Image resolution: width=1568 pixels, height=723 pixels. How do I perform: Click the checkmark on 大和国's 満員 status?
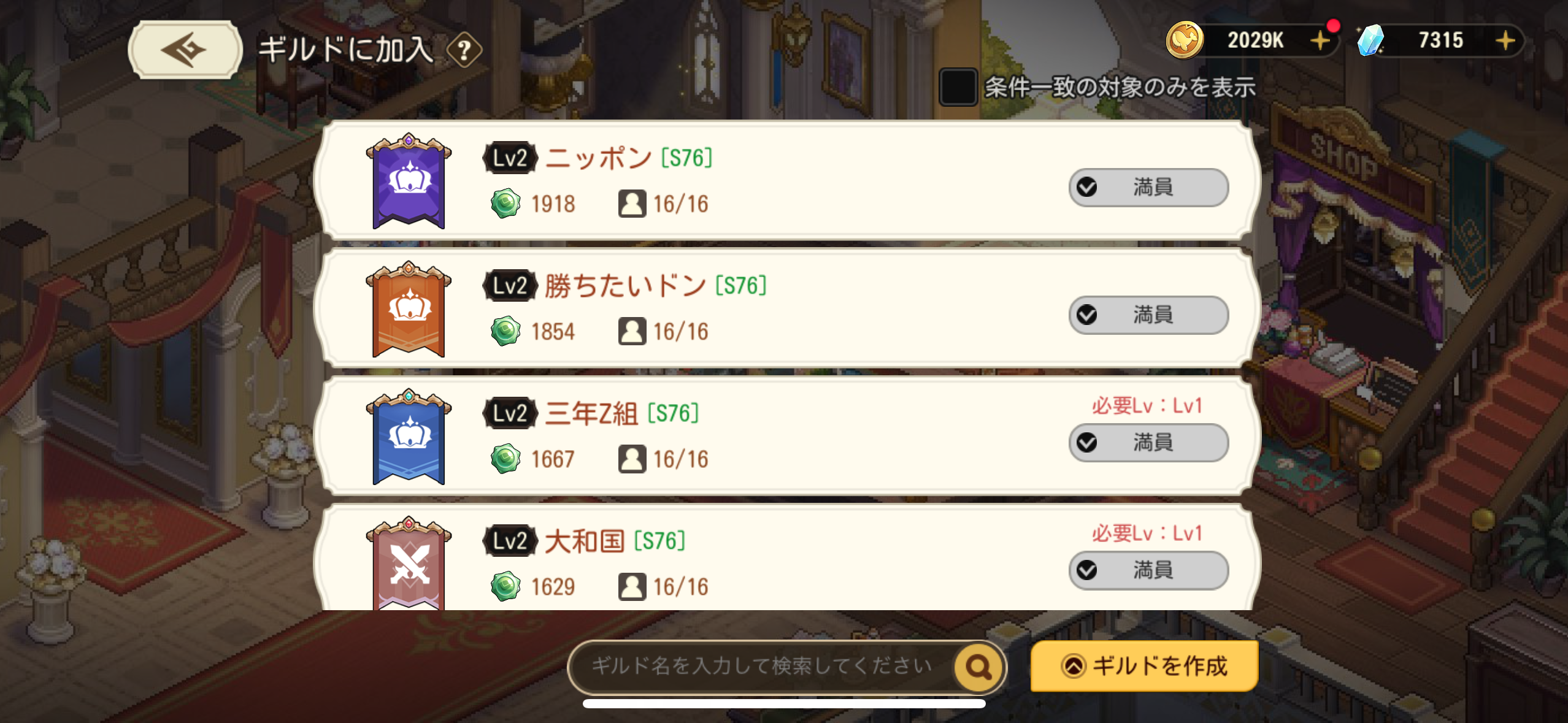tap(1088, 570)
